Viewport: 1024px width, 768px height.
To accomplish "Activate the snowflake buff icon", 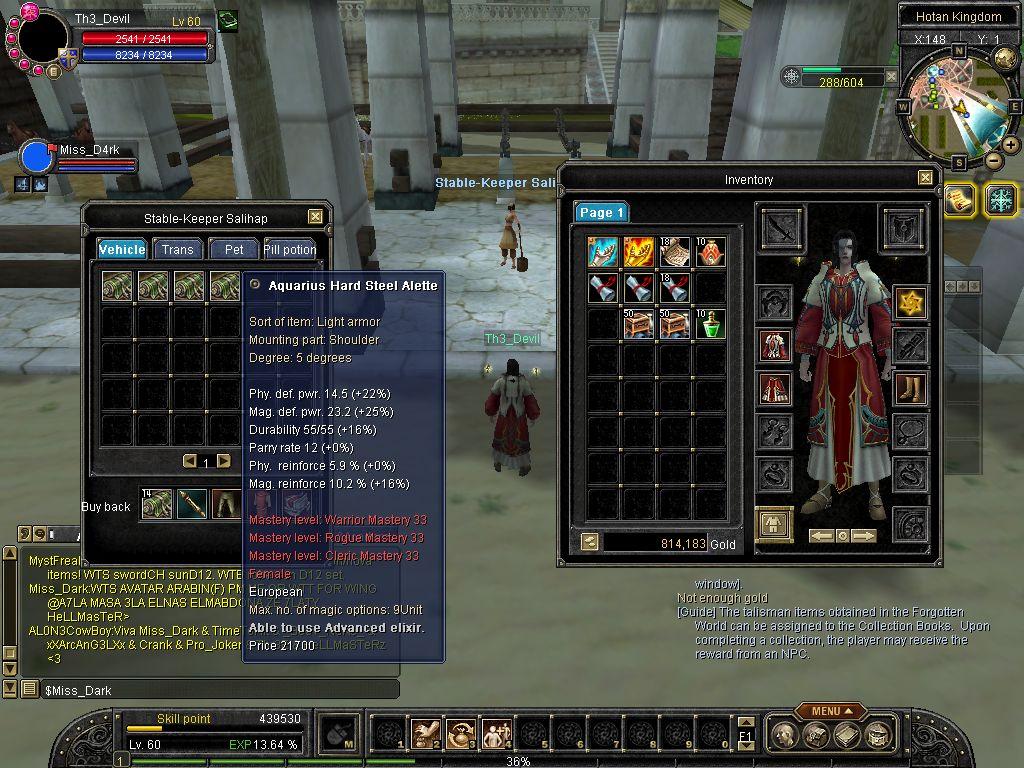I will point(1000,199).
